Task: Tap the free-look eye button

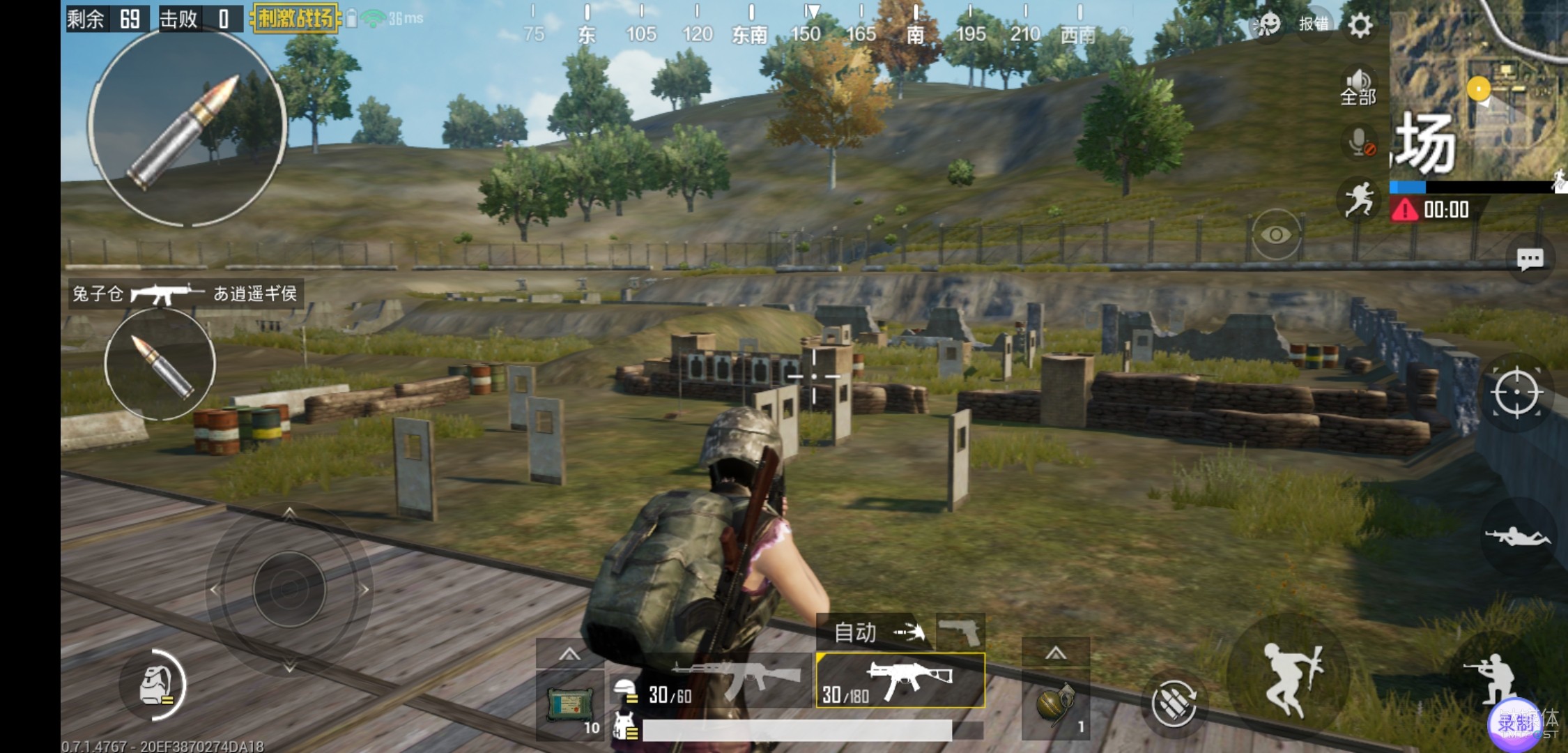Action: point(1275,235)
